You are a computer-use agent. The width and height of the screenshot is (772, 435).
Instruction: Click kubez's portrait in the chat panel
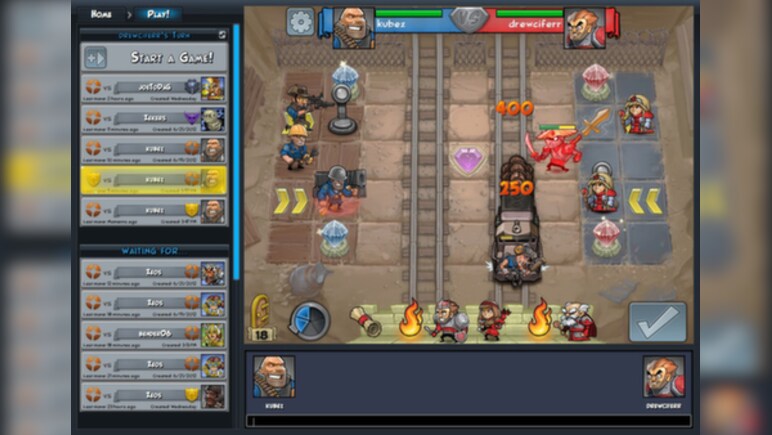click(273, 377)
